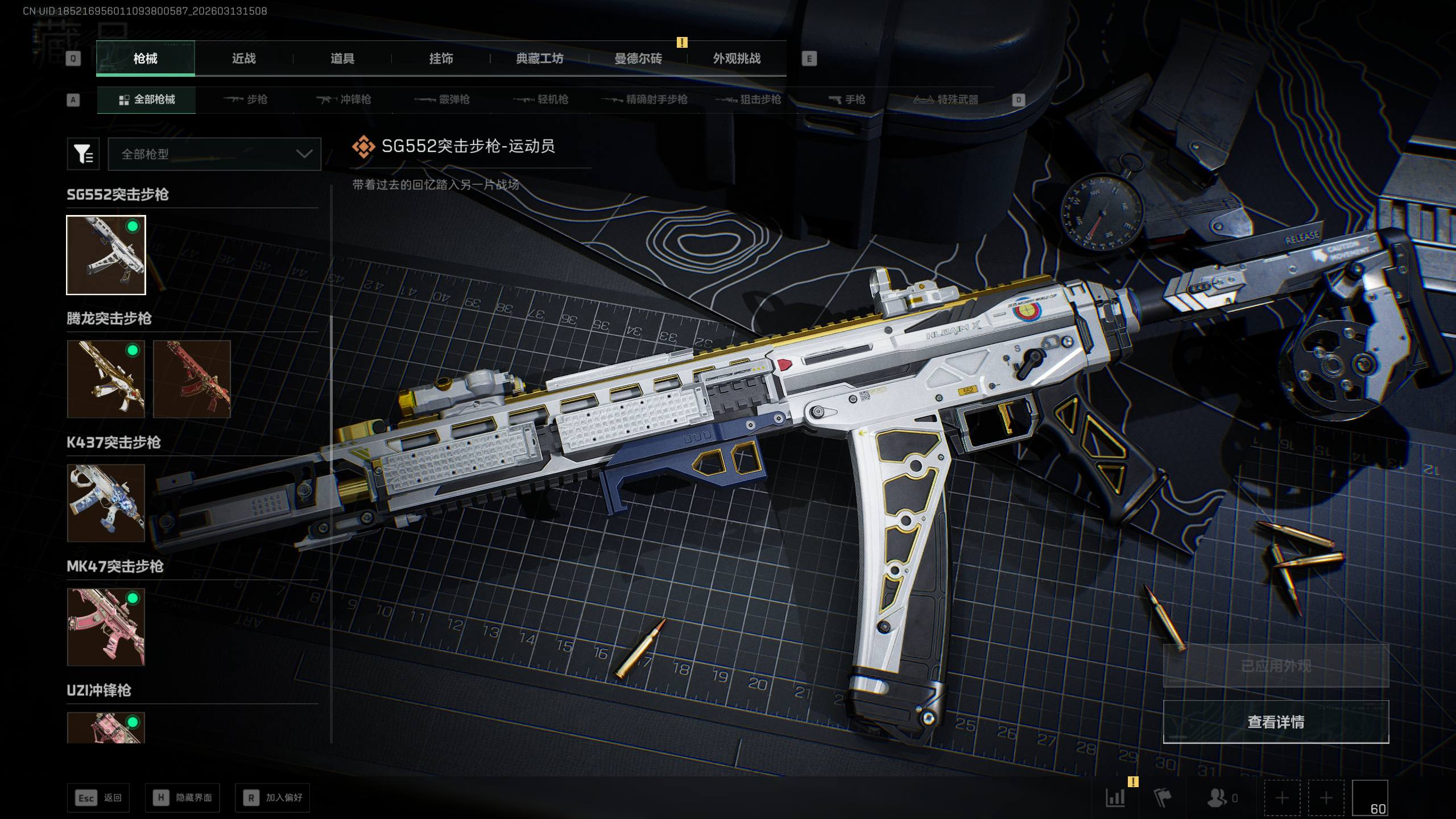Select the red 腾龙 rifle skin thumbnail
1456x819 pixels.
192,379
